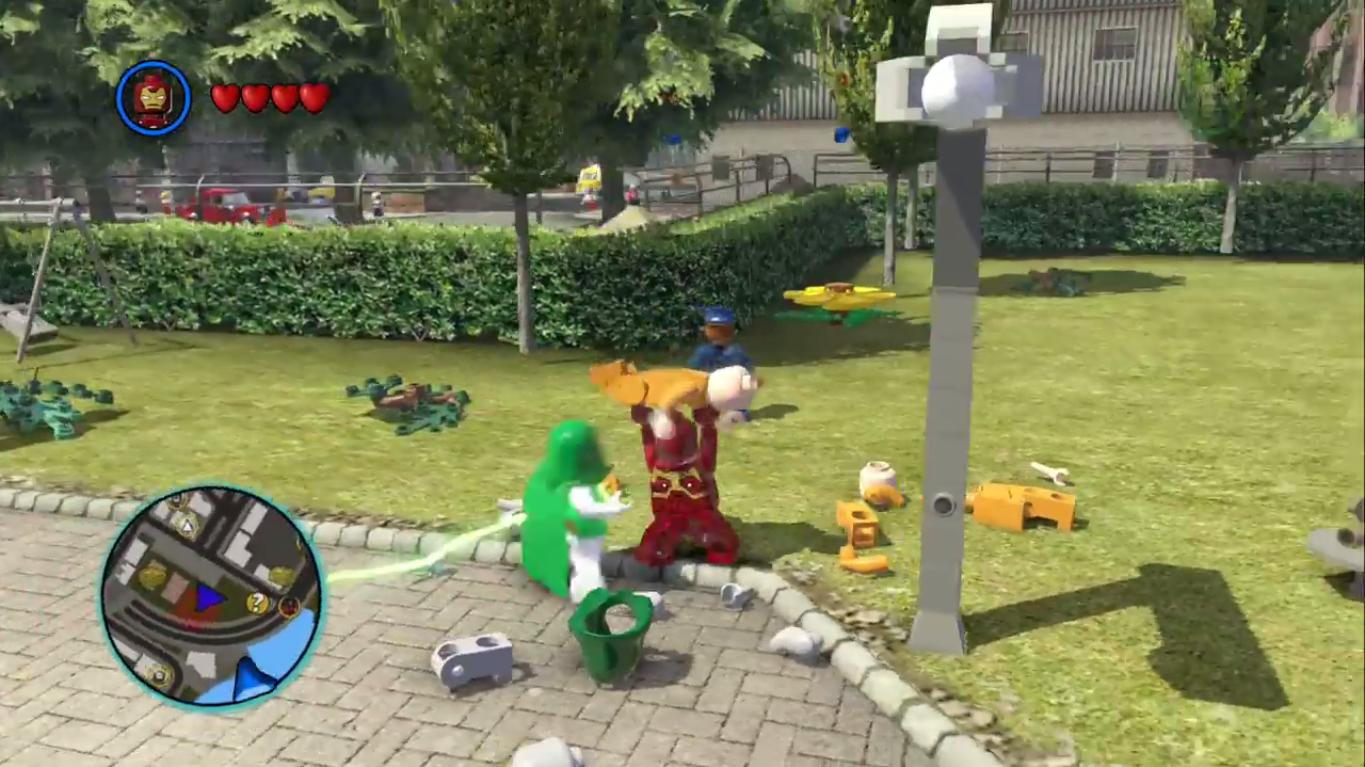Click the white triangle waypoint icon on the minimap
Screen dimensions: 1365x767
click(x=187, y=525)
